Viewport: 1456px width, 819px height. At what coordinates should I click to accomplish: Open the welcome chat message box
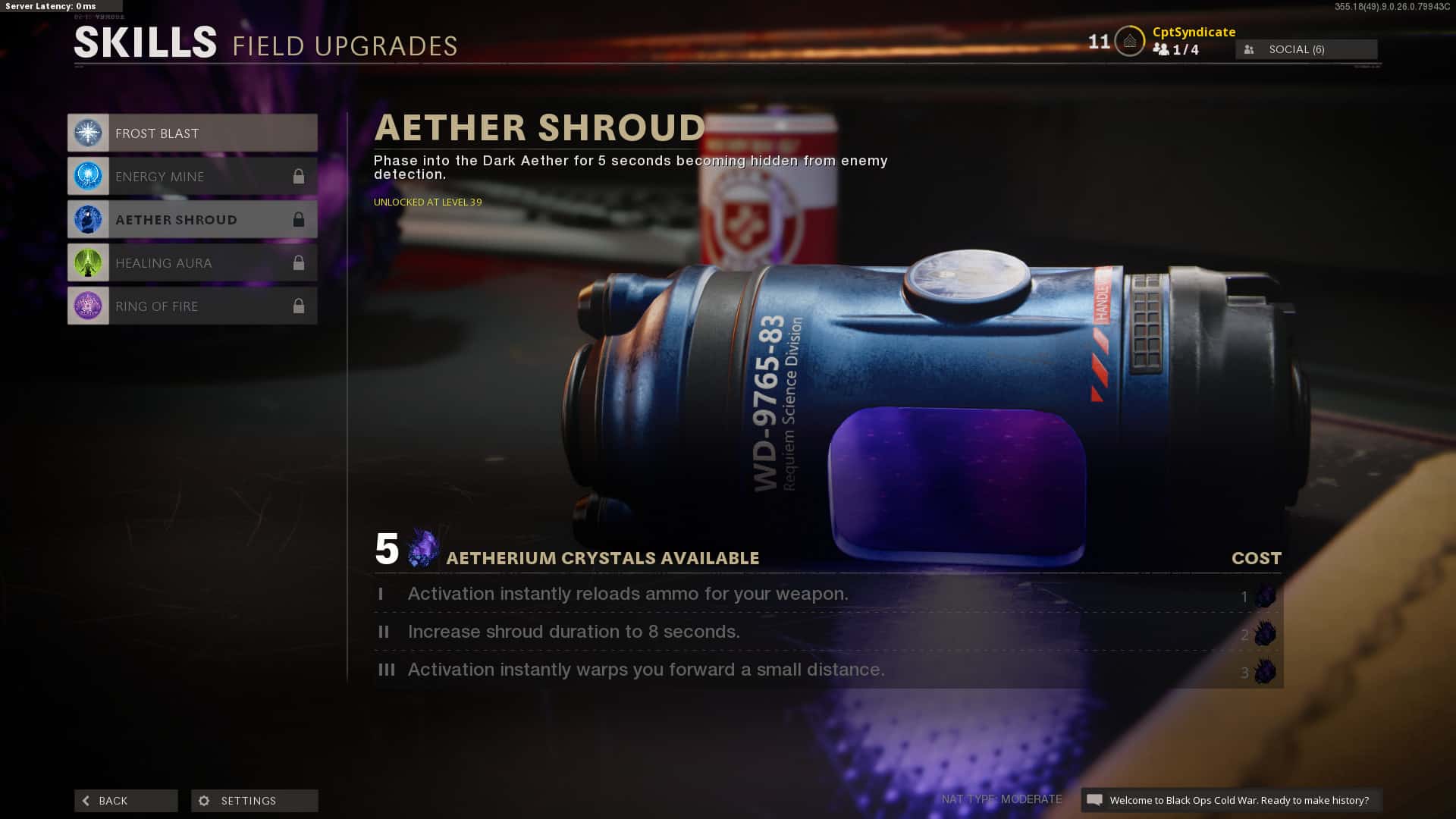[x=1231, y=800]
